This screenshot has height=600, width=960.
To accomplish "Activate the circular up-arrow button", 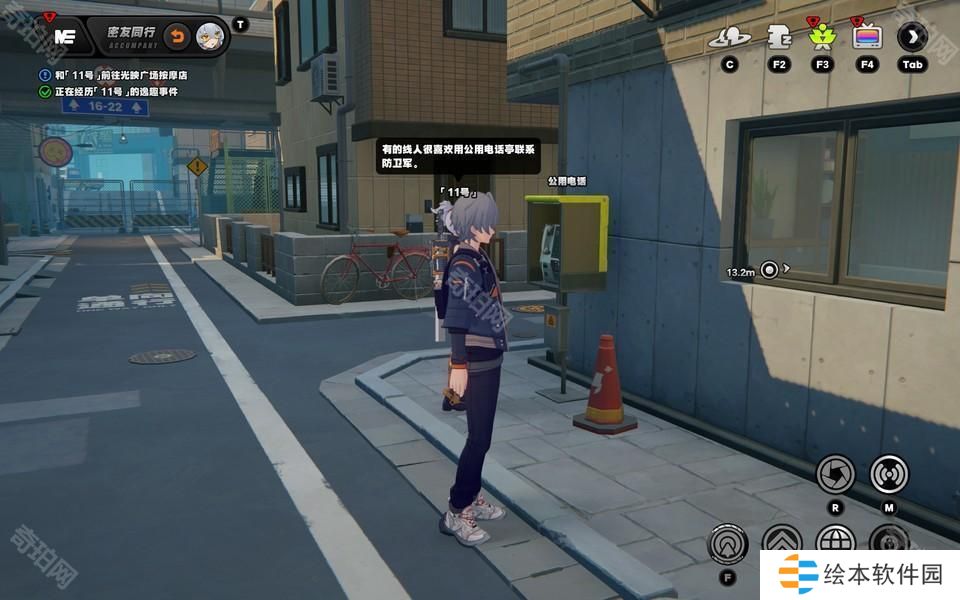I will click(727, 544).
